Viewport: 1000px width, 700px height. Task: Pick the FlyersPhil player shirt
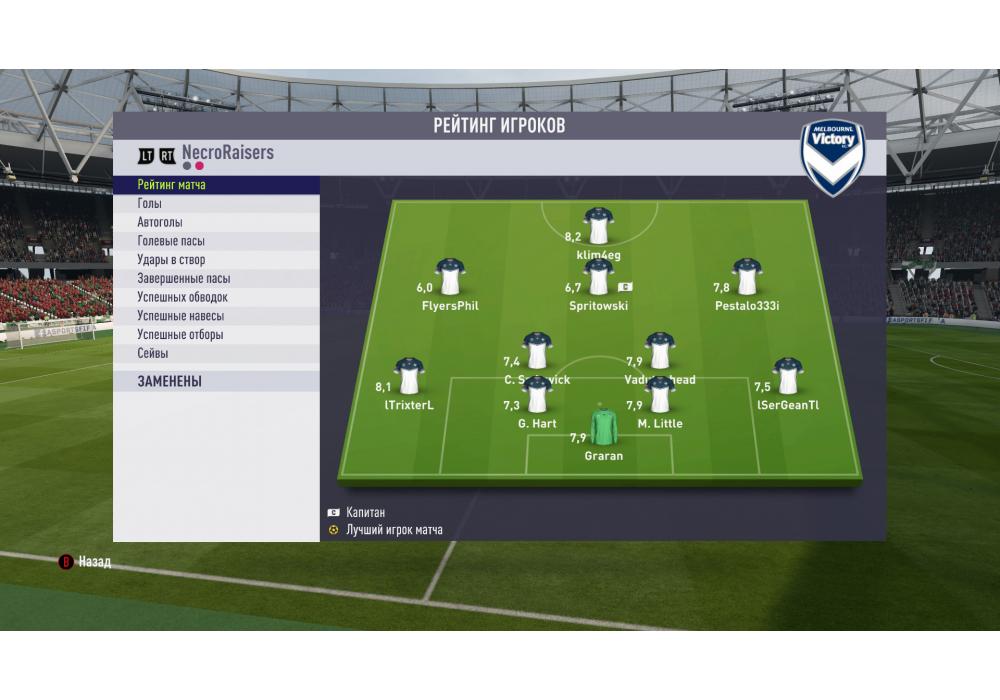pos(449,277)
